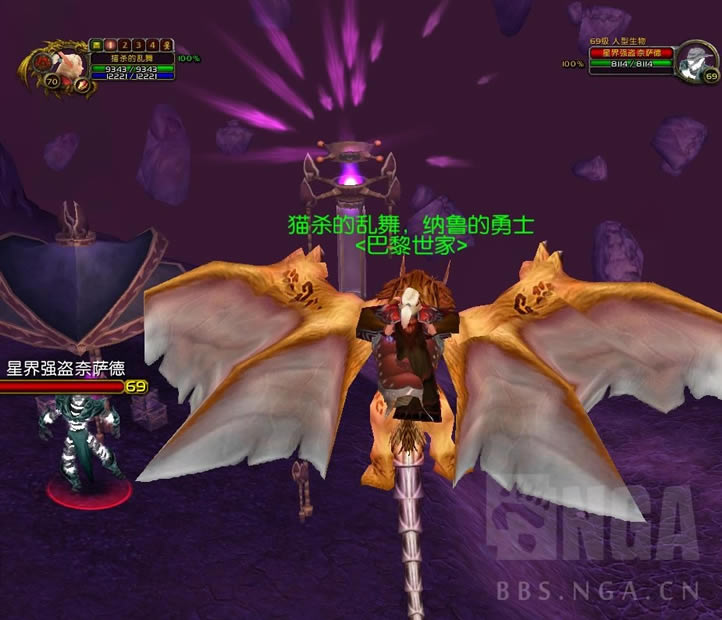Choose button 3 above the player frame
The image size is (722, 620).
(138, 45)
